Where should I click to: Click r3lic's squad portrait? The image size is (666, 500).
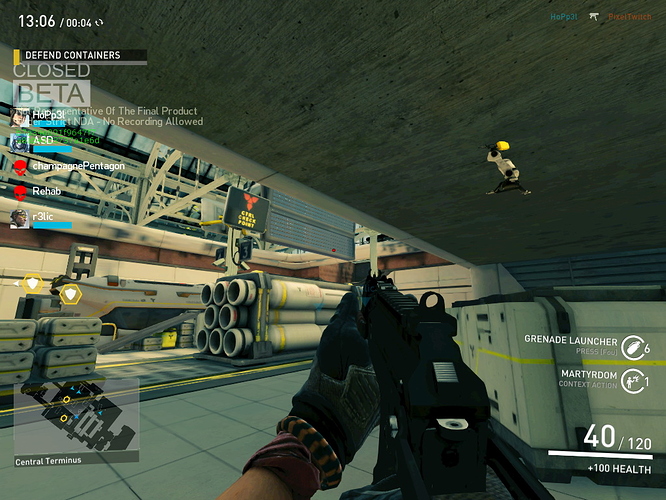pos(20,217)
